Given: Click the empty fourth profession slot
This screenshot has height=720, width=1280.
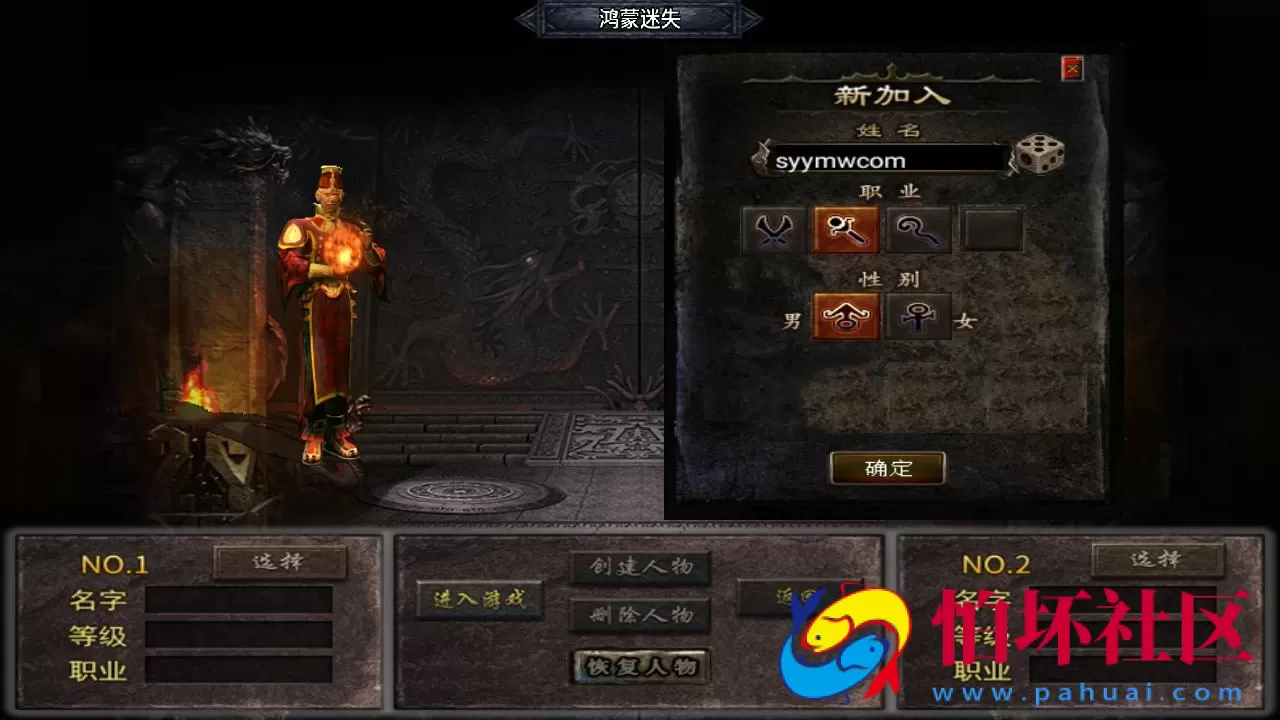Looking at the screenshot, I should pos(991,229).
